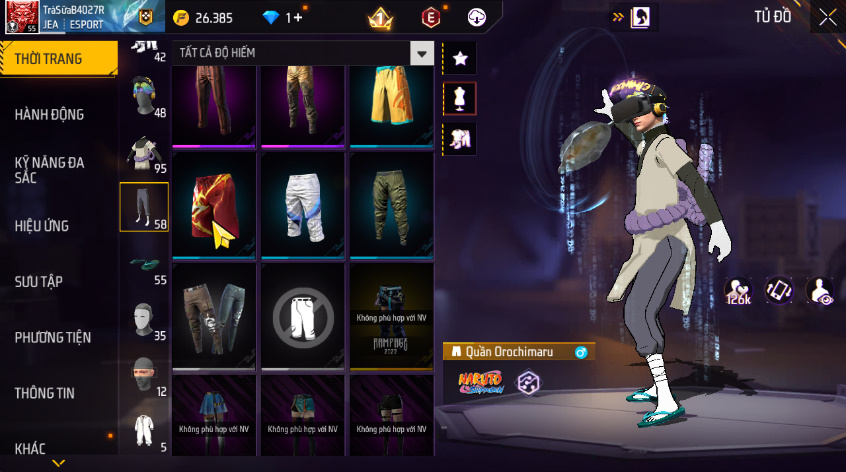The width and height of the screenshot is (846, 472).
Task: Choose the white and blue pants
Action: 303,204
